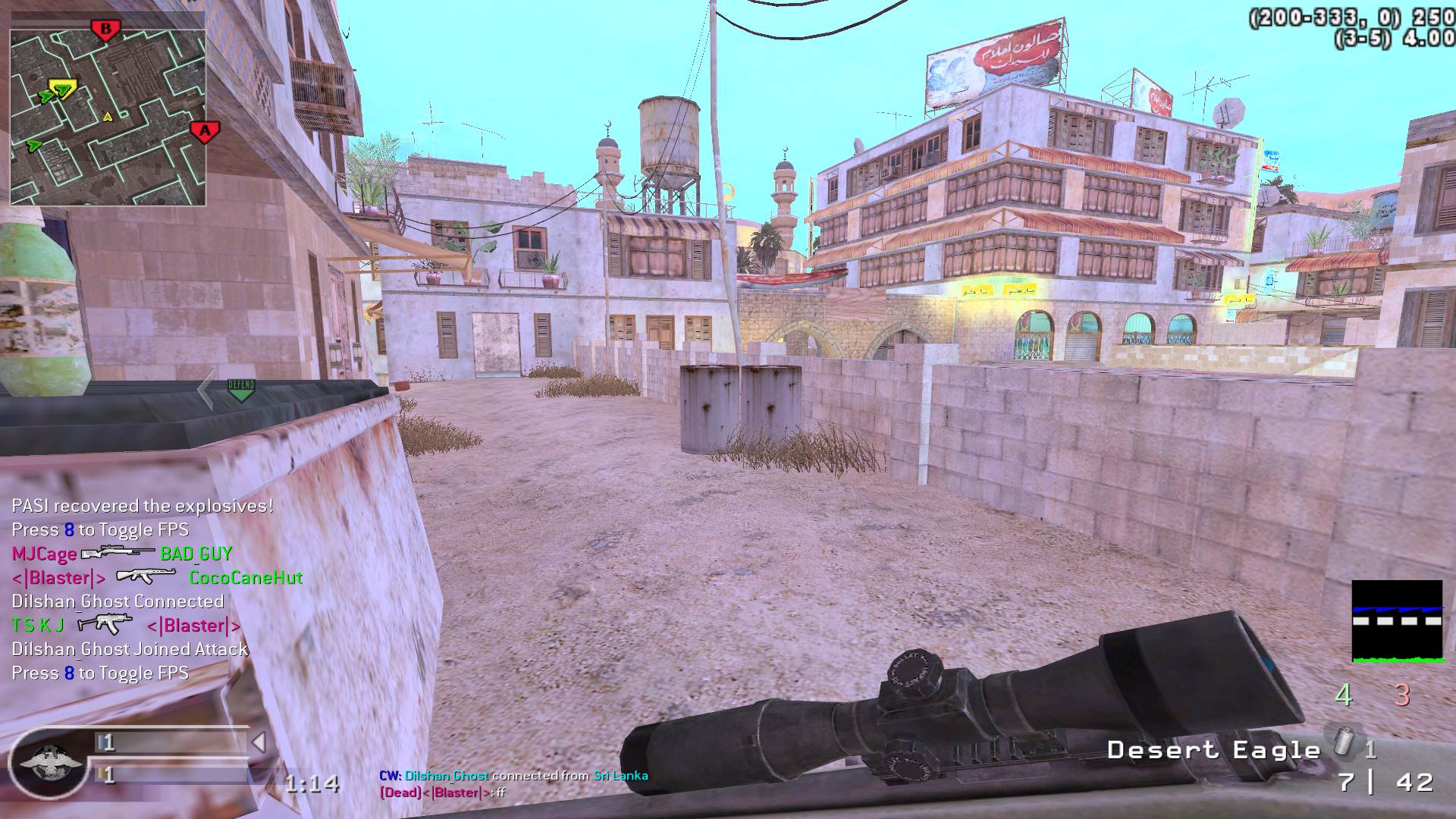Select the grenade icon beside Desert Eagle
Screen dimensions: 1456x819
point(1344,741)
